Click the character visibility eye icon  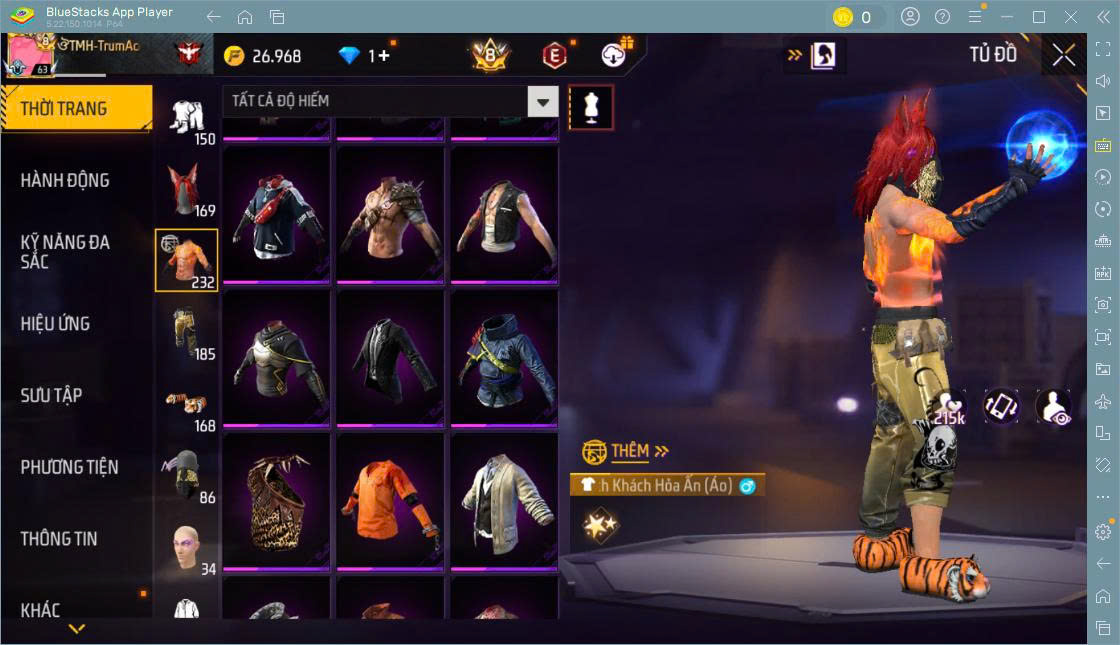point(1054,407)
